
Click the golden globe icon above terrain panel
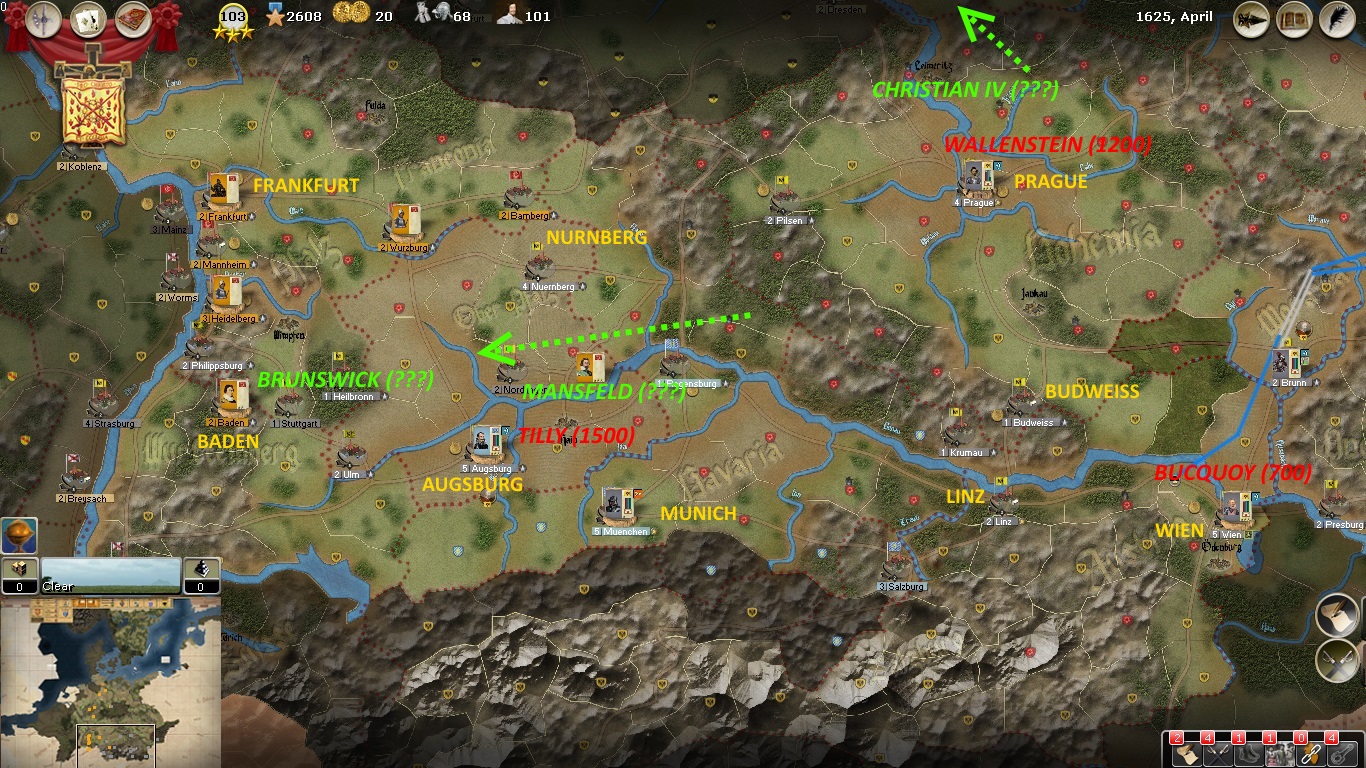[x=19, y=536]
